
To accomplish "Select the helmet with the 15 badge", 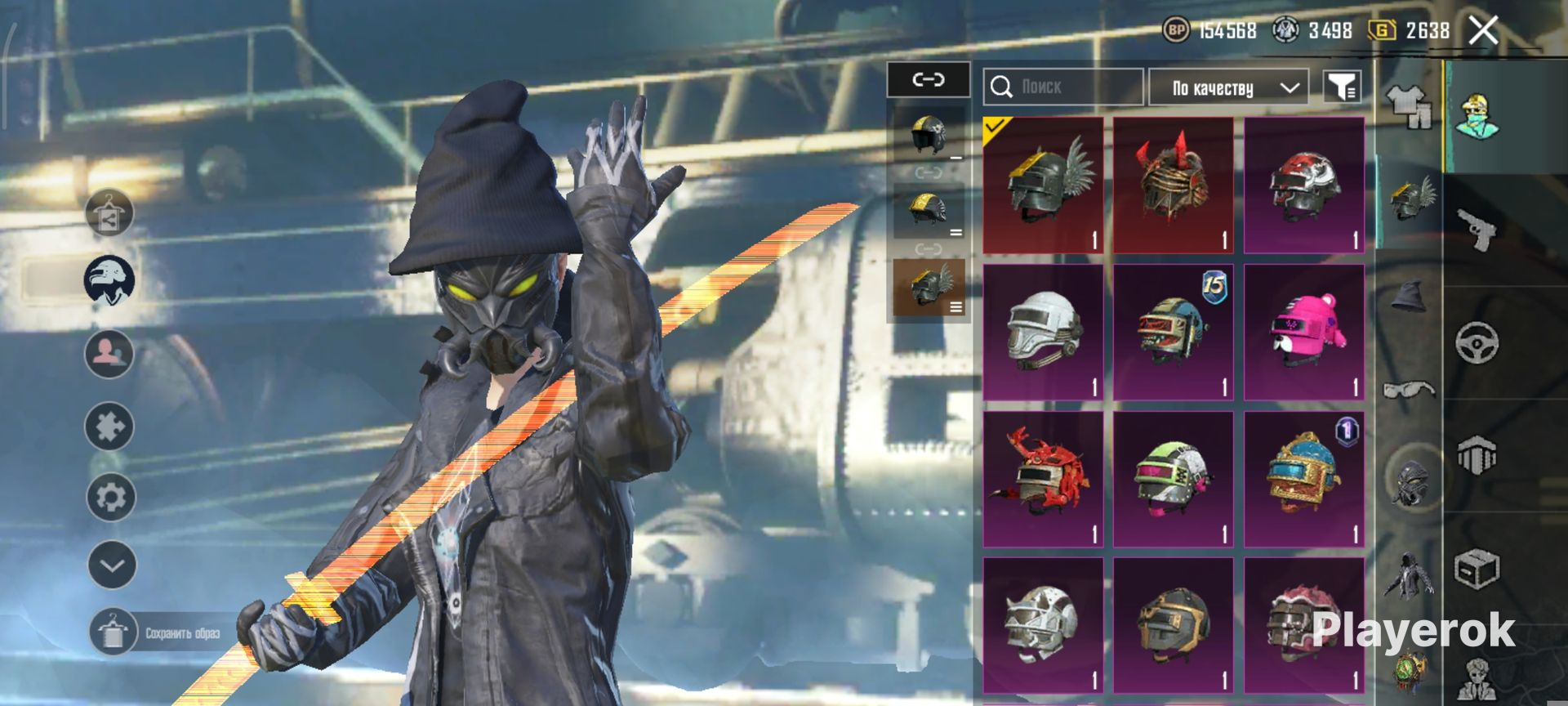I will point(1173,332).
